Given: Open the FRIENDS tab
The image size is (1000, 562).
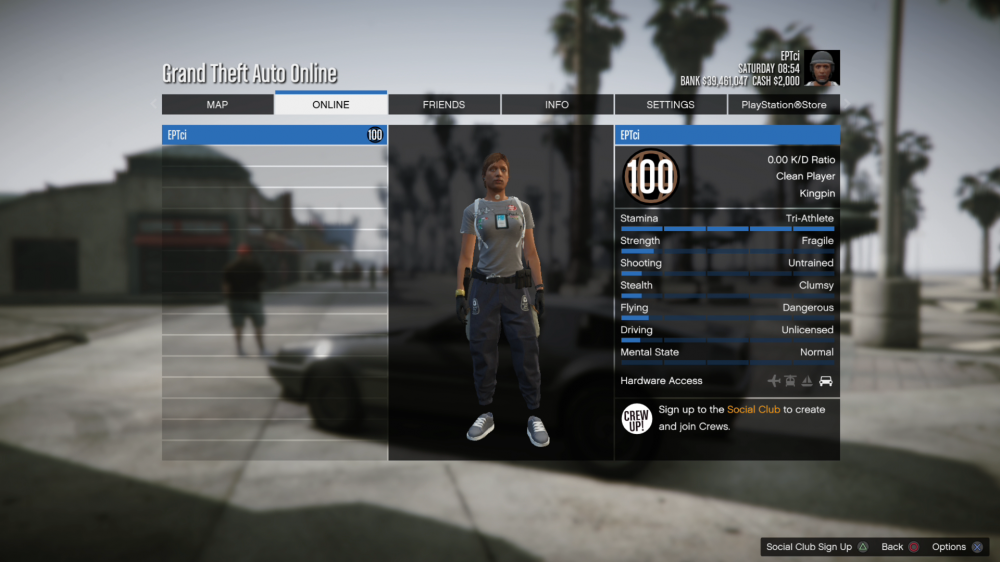Looking at the screenshot, I should point(444,104).
